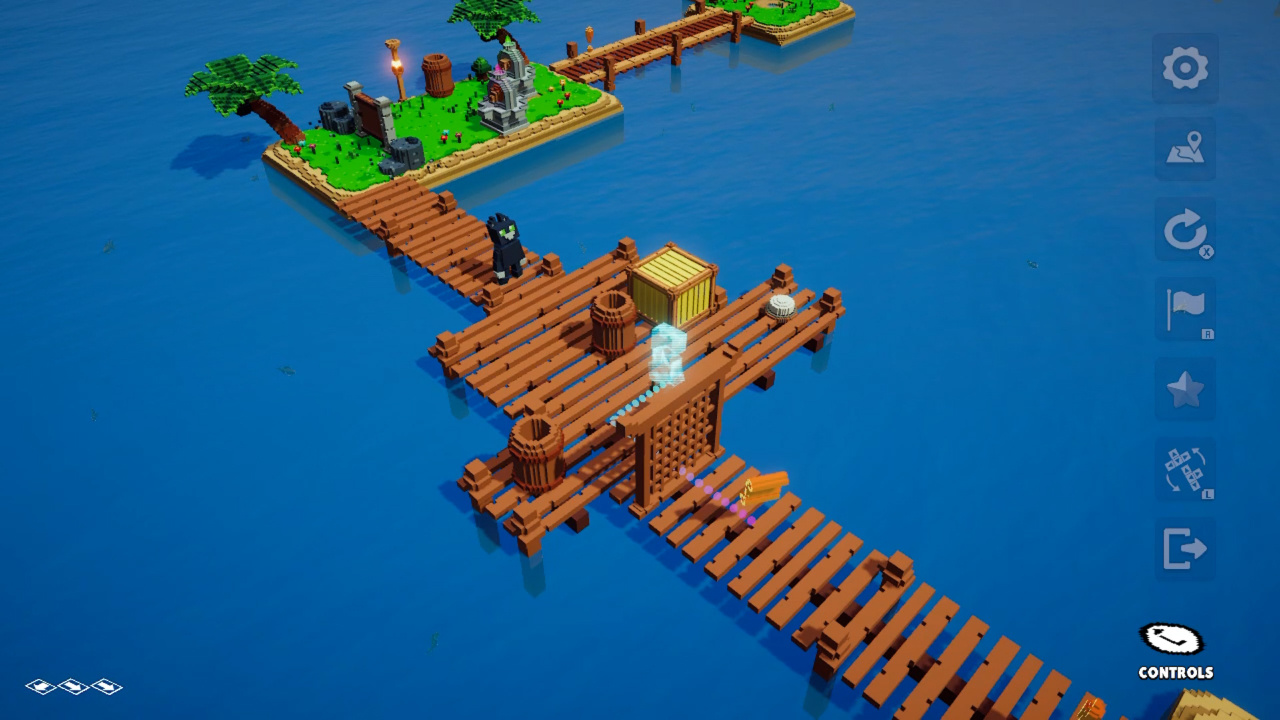Open the D-pad movement remap icon
The height and width of the screenshot is (720, 1280).
(1185, 468)
